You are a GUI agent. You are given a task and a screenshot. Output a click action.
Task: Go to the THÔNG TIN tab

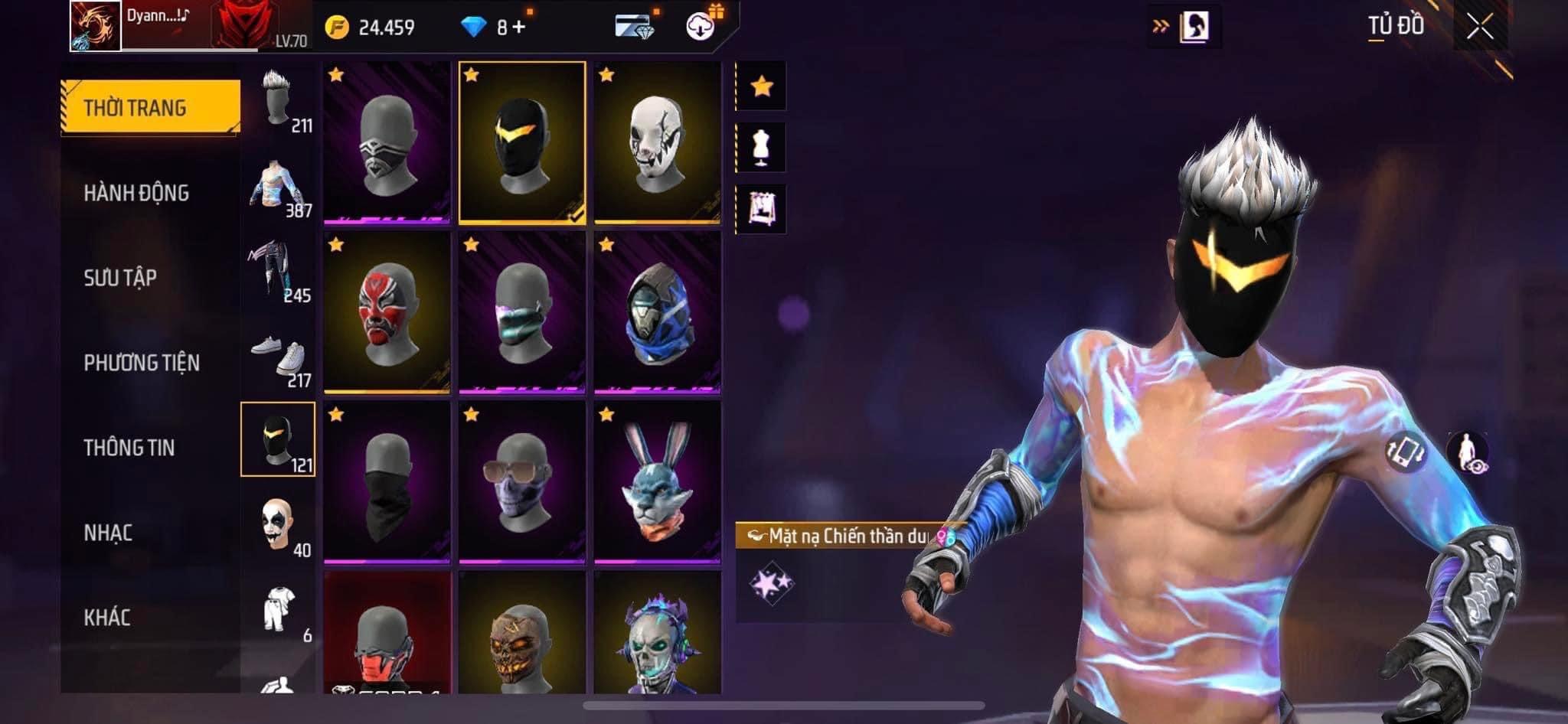coord(129,448)
